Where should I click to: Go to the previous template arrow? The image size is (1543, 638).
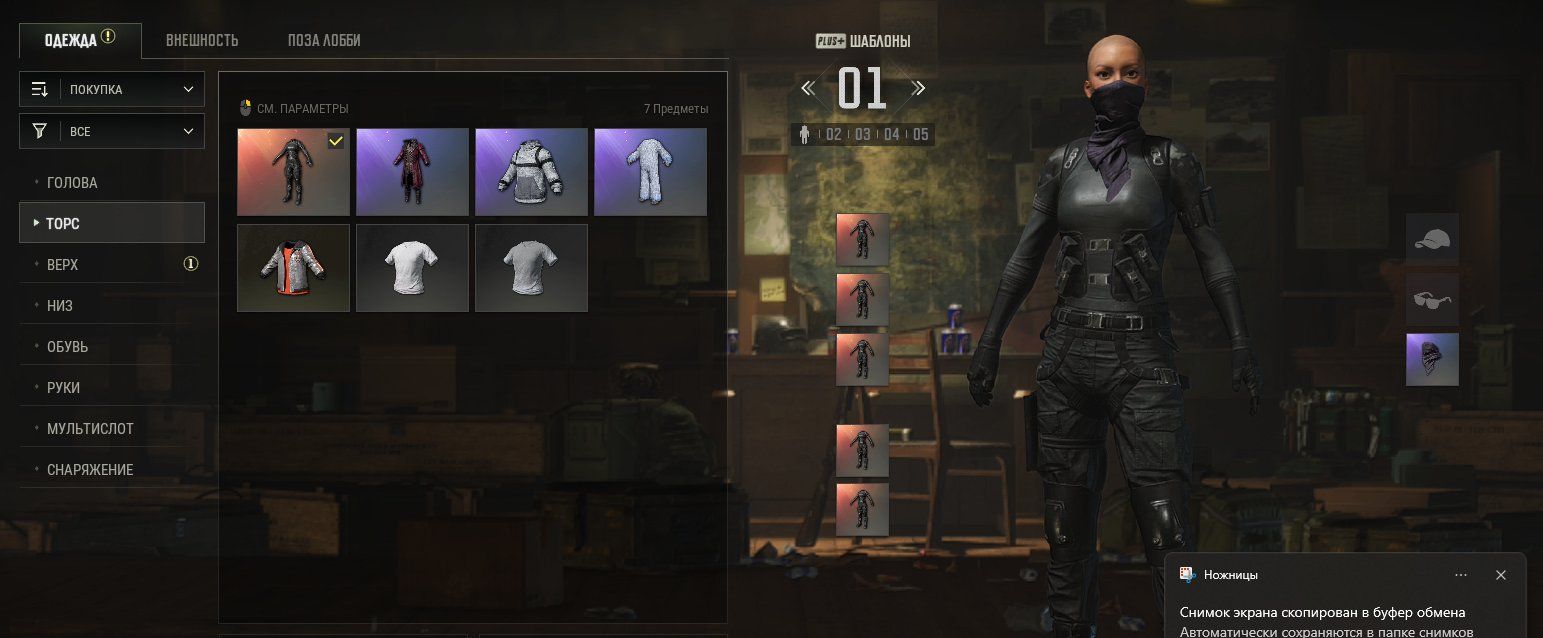[x=808, y=88]
